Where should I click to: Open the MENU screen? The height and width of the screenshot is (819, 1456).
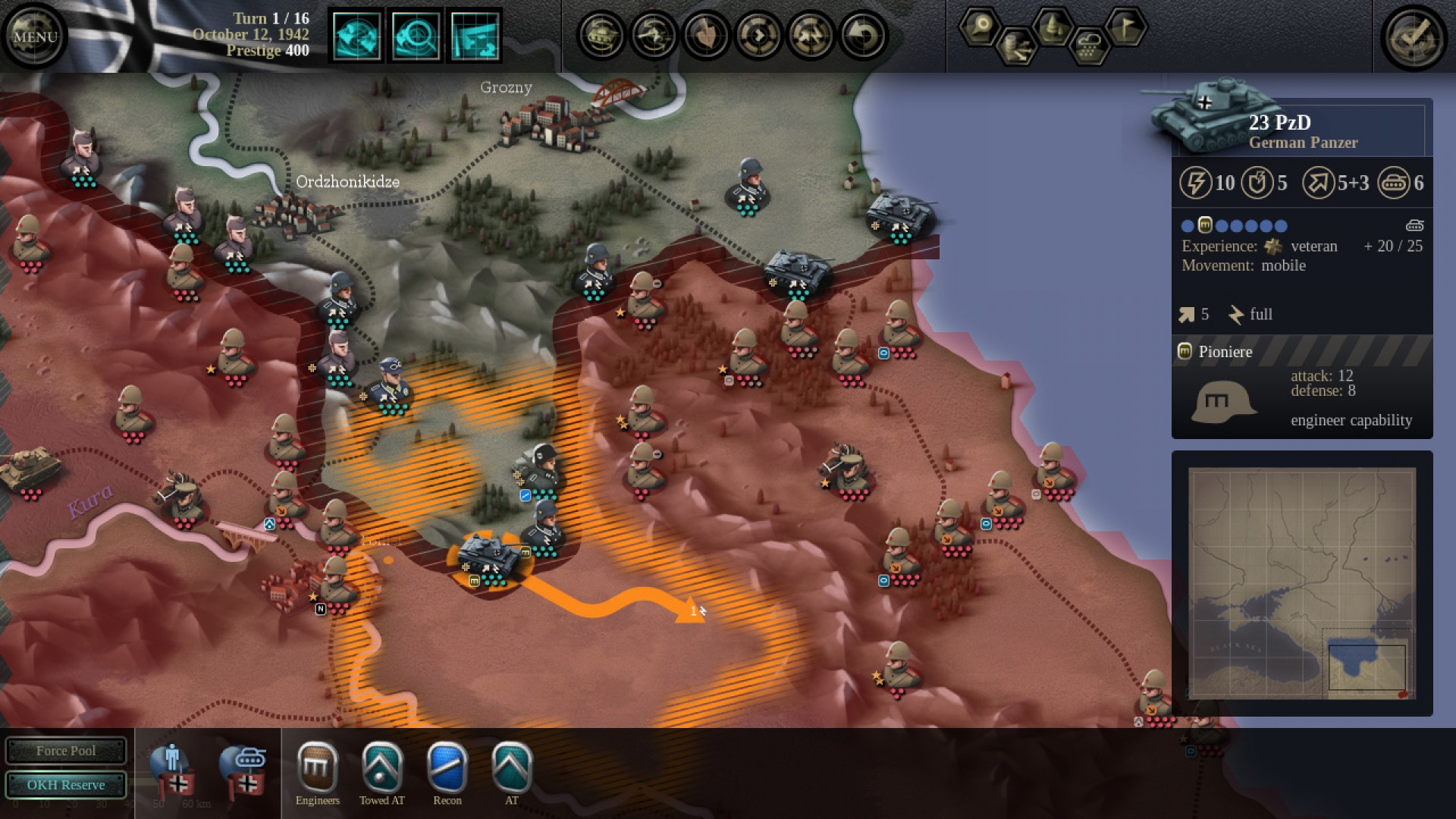[35, 34]
